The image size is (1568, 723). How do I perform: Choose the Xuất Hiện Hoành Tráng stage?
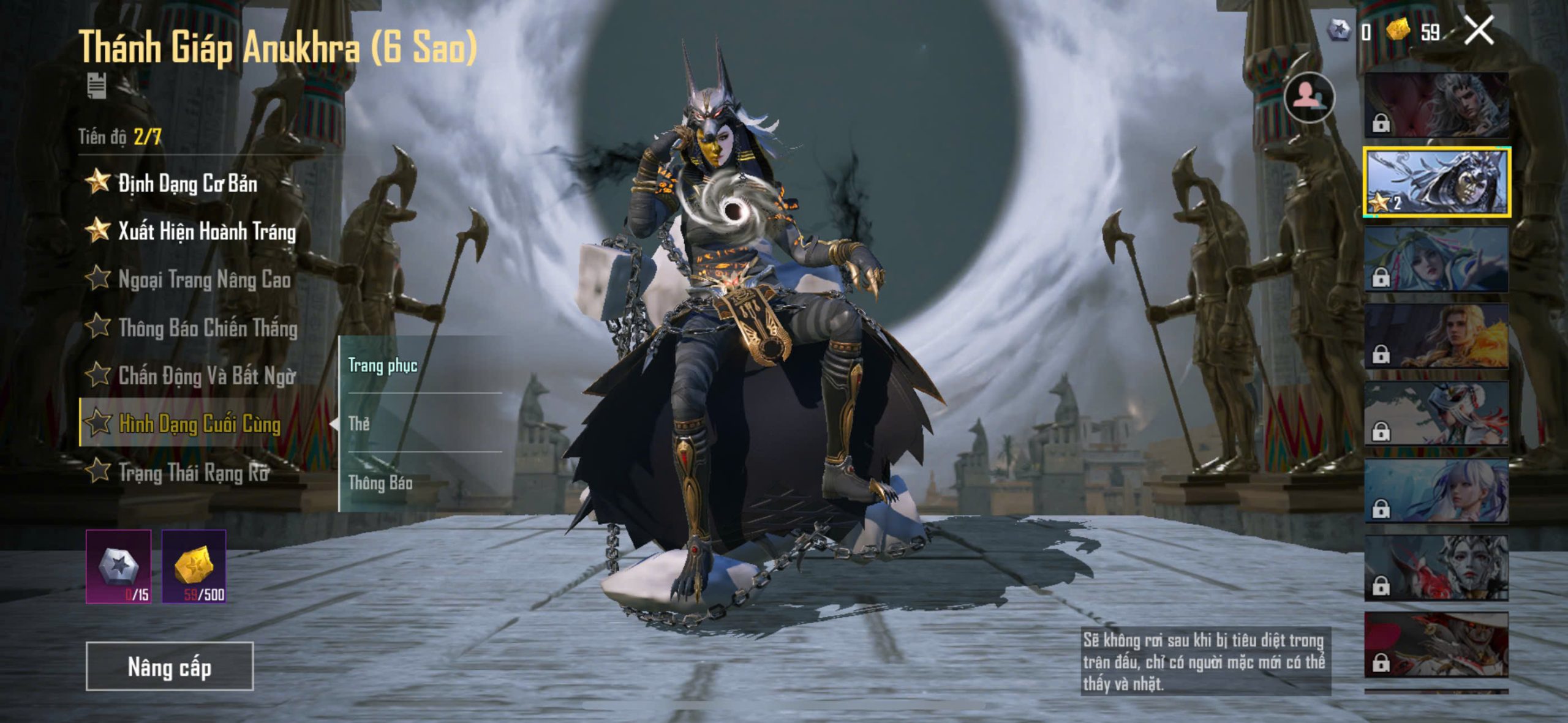point(206,231)
